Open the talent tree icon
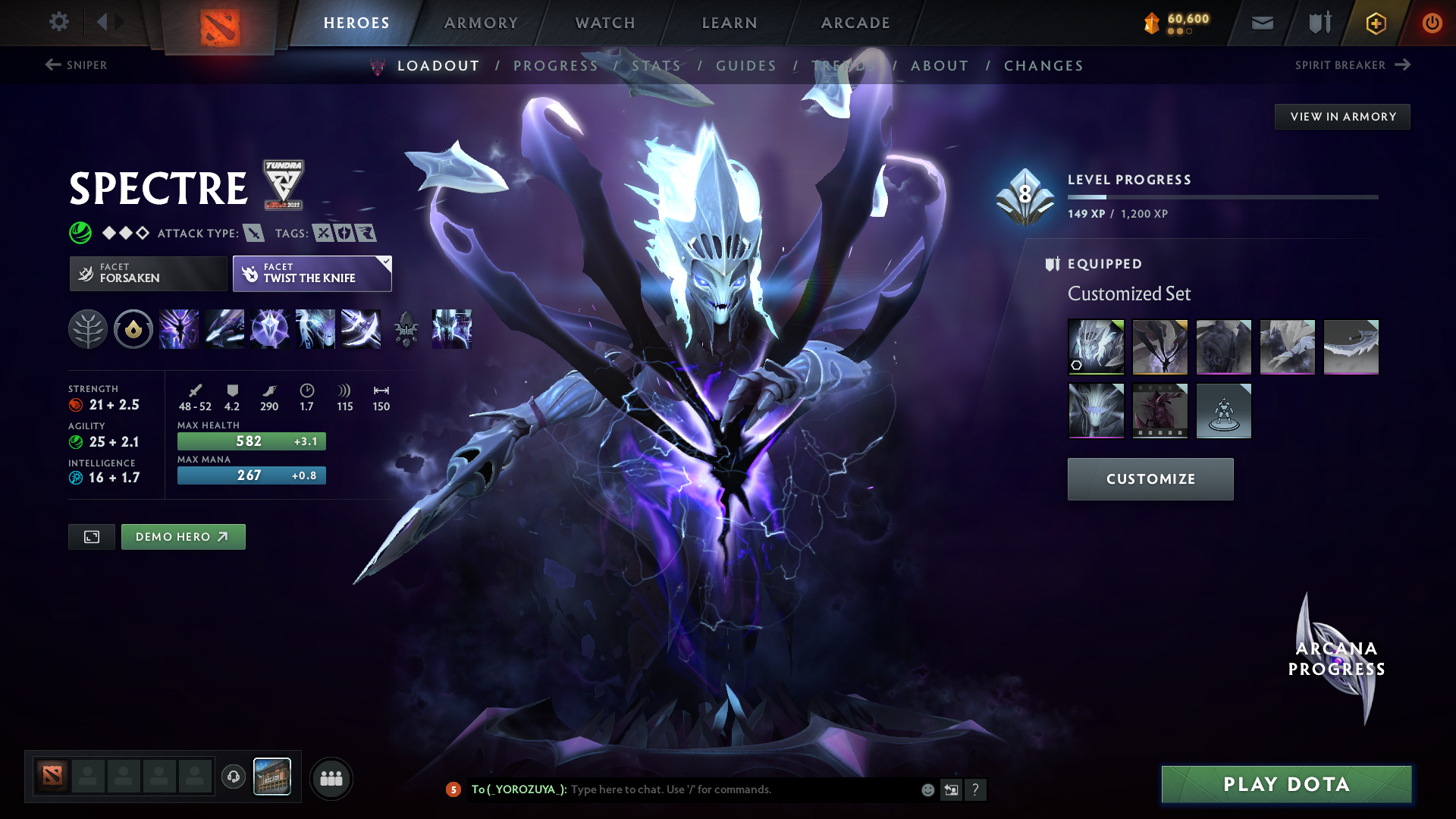Viewport: 1456px width, 819px height. (89, 329)
